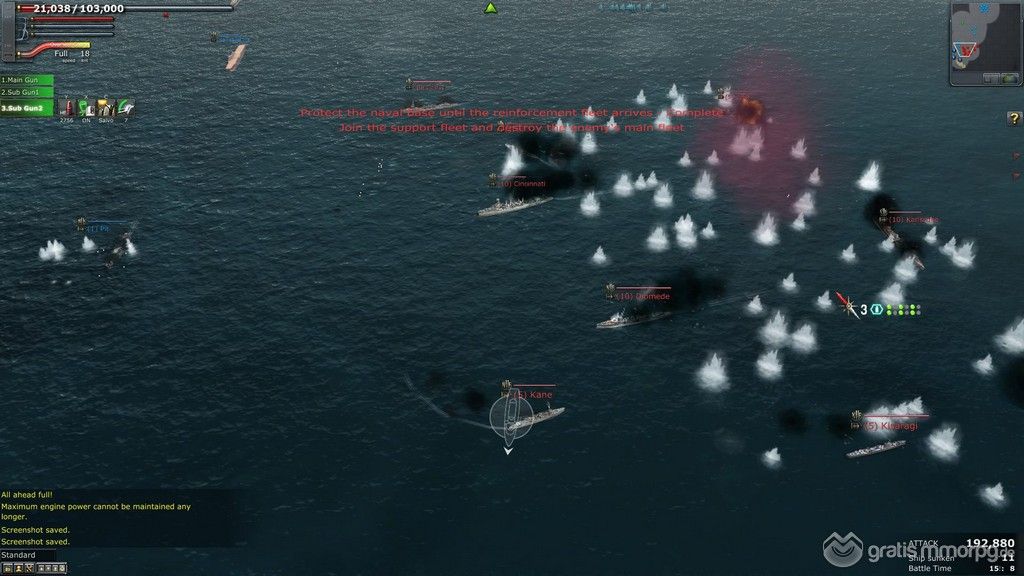Choose the 3.Sub Gun2 weapon group

(x=26, y=108)
